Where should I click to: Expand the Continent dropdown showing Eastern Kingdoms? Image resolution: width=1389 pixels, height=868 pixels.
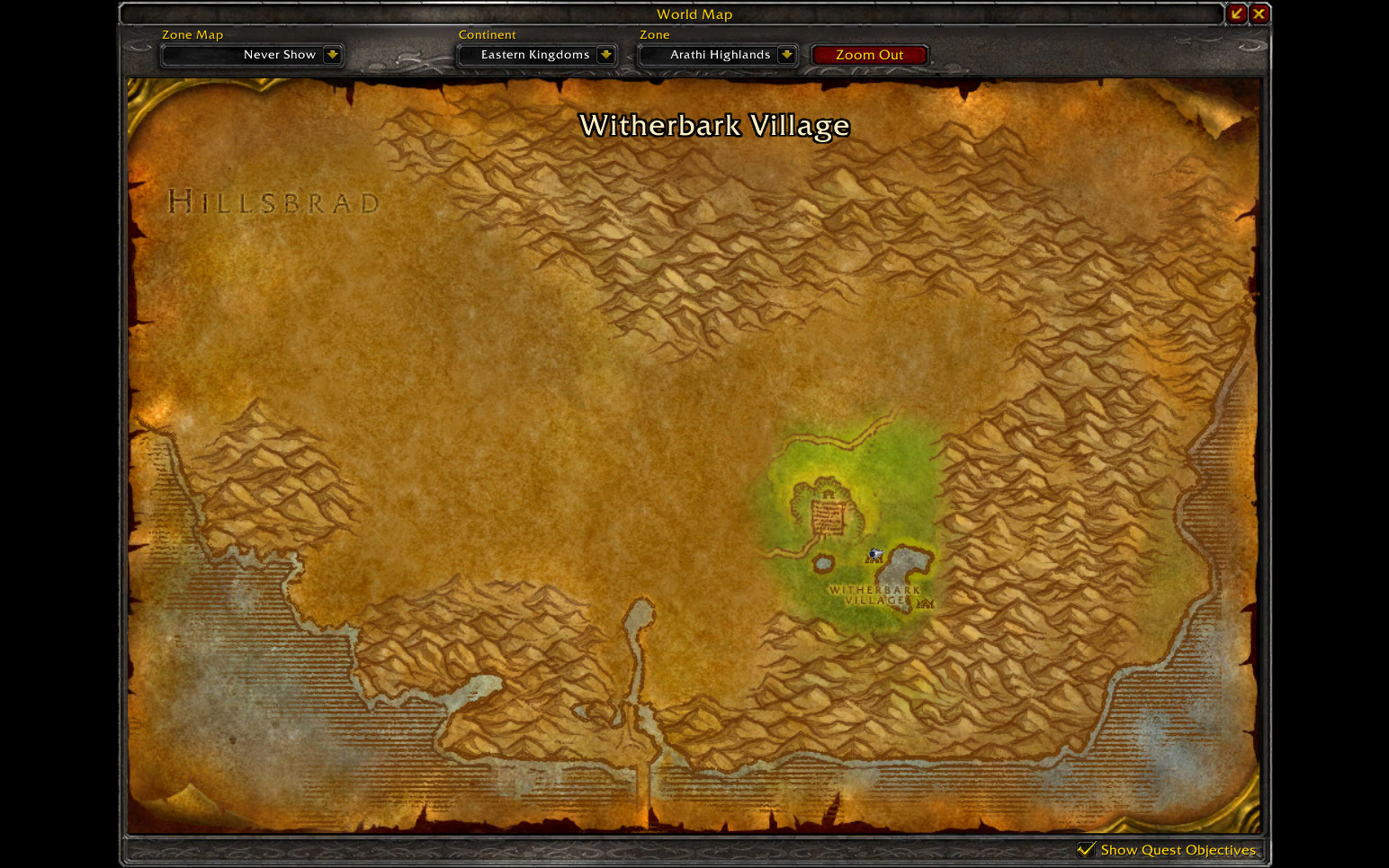[x=537, y=55]
